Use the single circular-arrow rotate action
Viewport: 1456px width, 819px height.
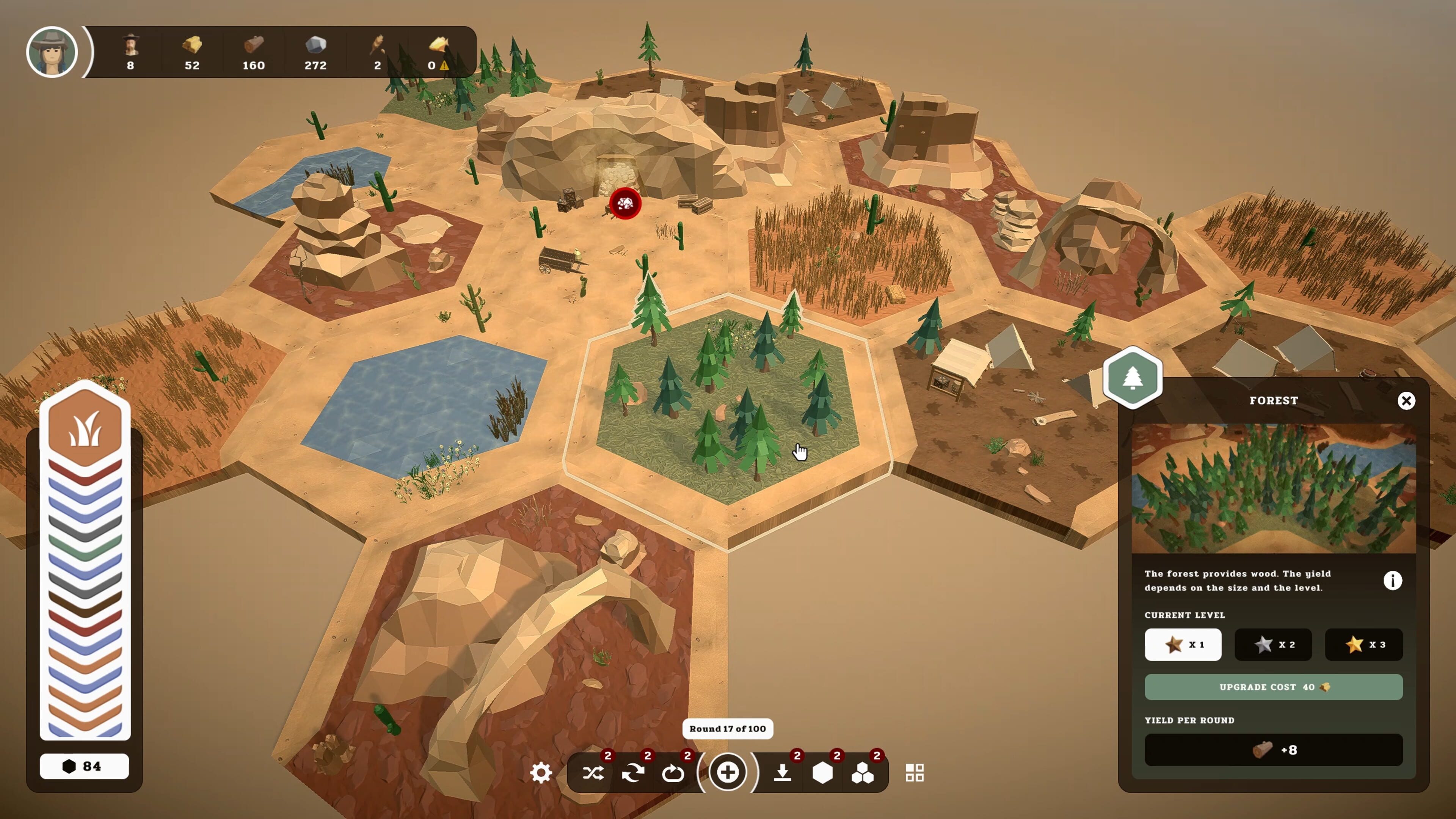673,773
